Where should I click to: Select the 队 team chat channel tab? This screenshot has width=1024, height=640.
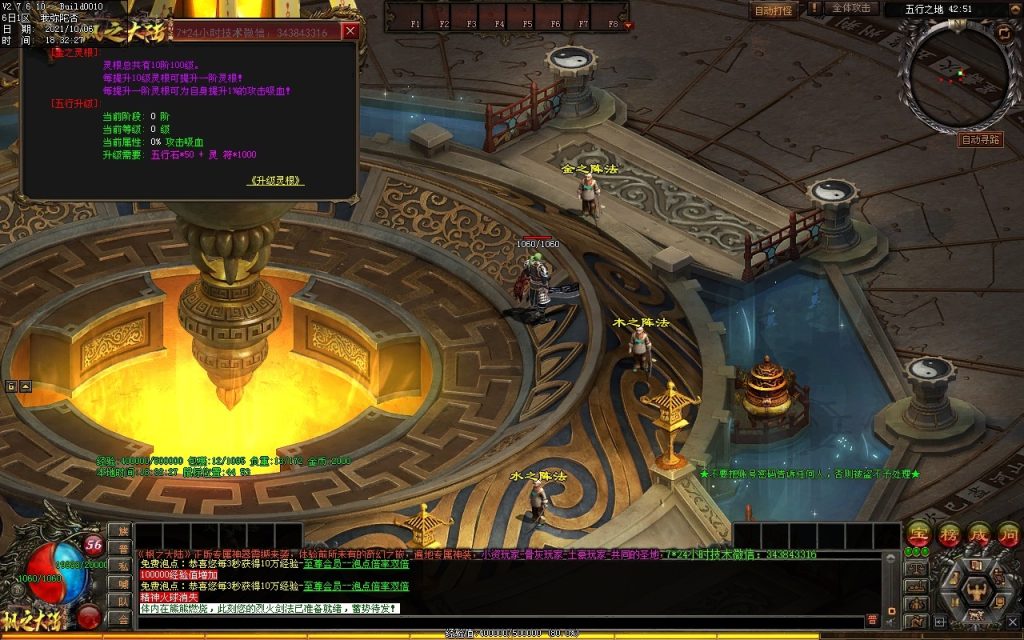click(123, 601)
